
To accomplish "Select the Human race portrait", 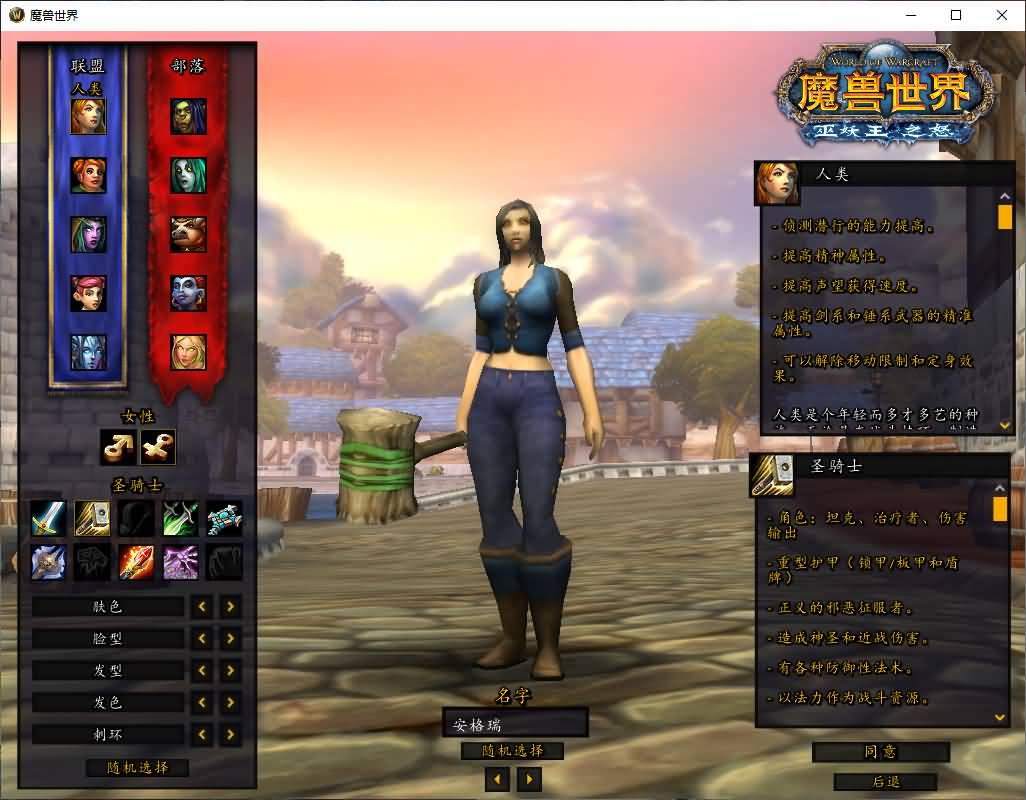I will (x=88, y=117).
